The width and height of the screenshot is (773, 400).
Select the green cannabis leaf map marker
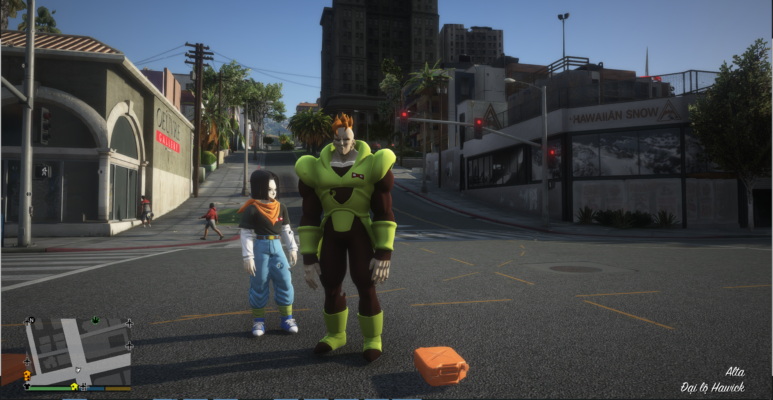click(95, 322)
